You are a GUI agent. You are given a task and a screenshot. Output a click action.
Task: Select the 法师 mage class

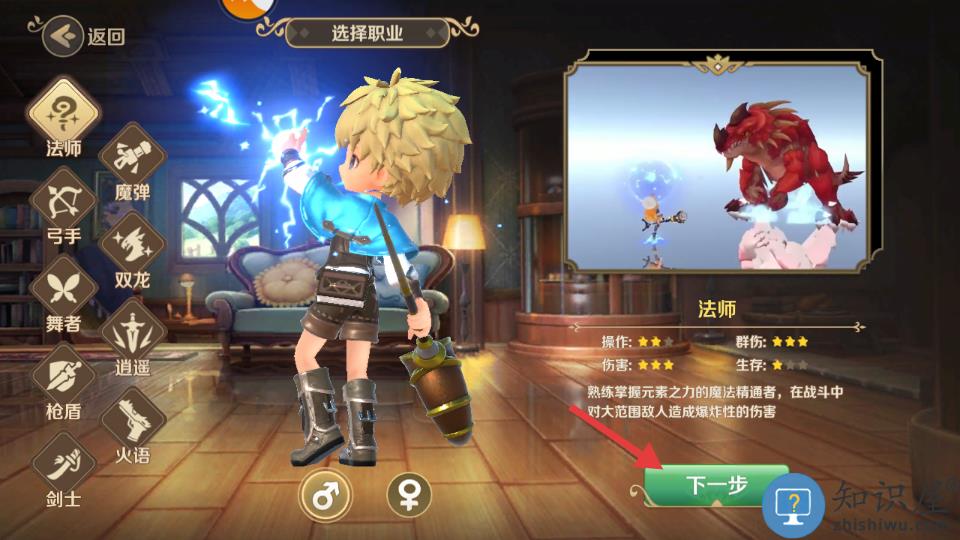63,111
